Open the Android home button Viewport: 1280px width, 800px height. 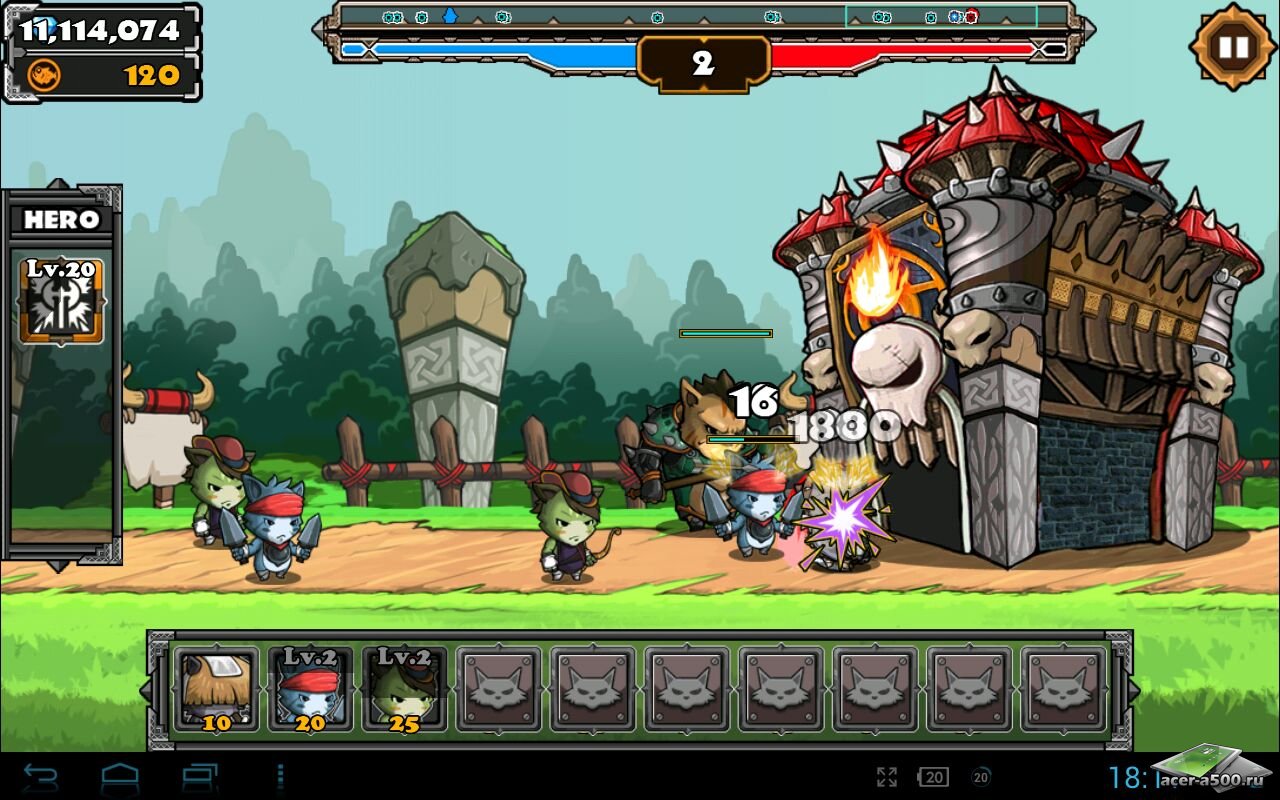[x=120, y=776]
